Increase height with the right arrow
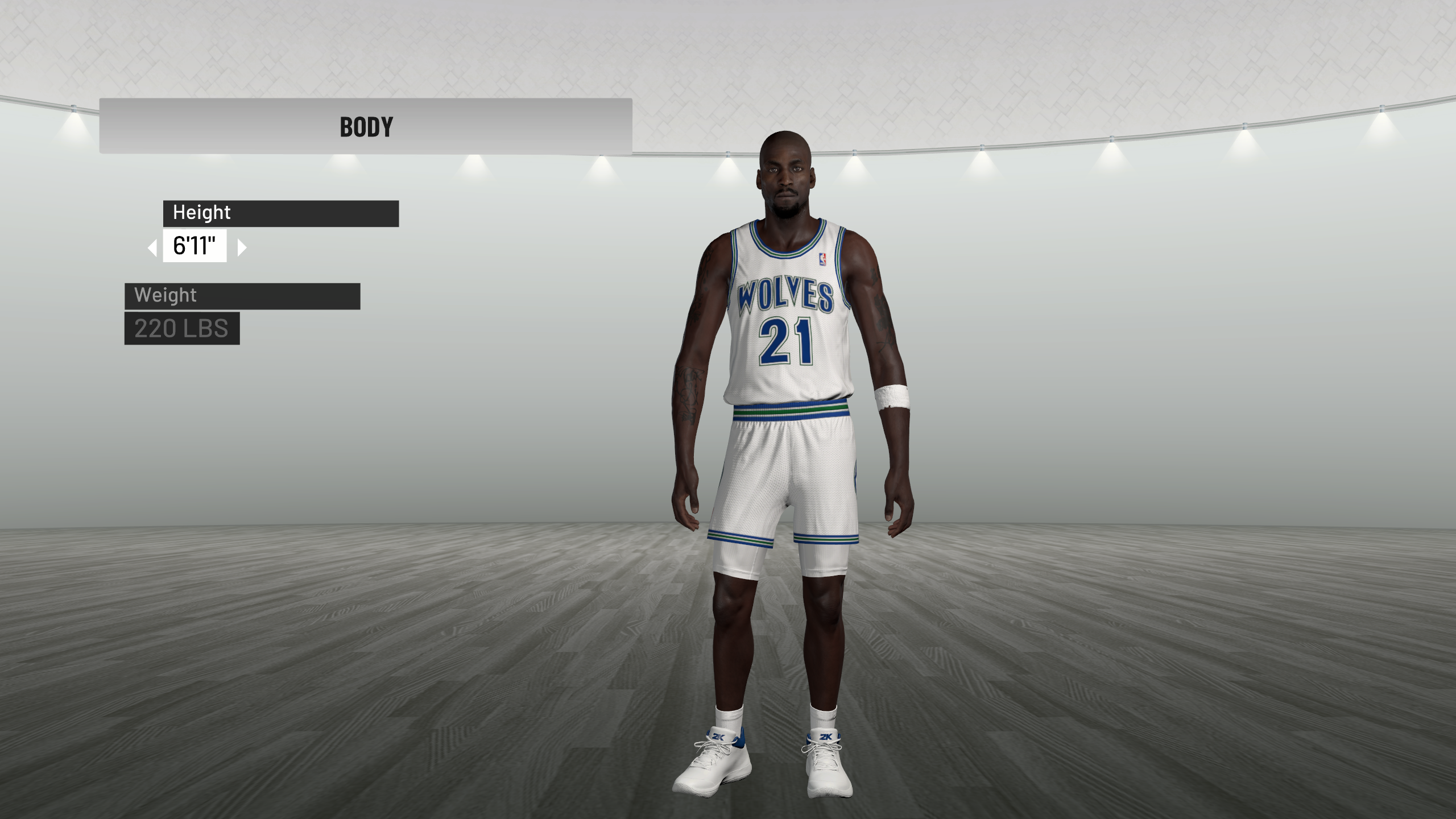The height and width of the screenshot is (819, 1456). pos(242,247)
